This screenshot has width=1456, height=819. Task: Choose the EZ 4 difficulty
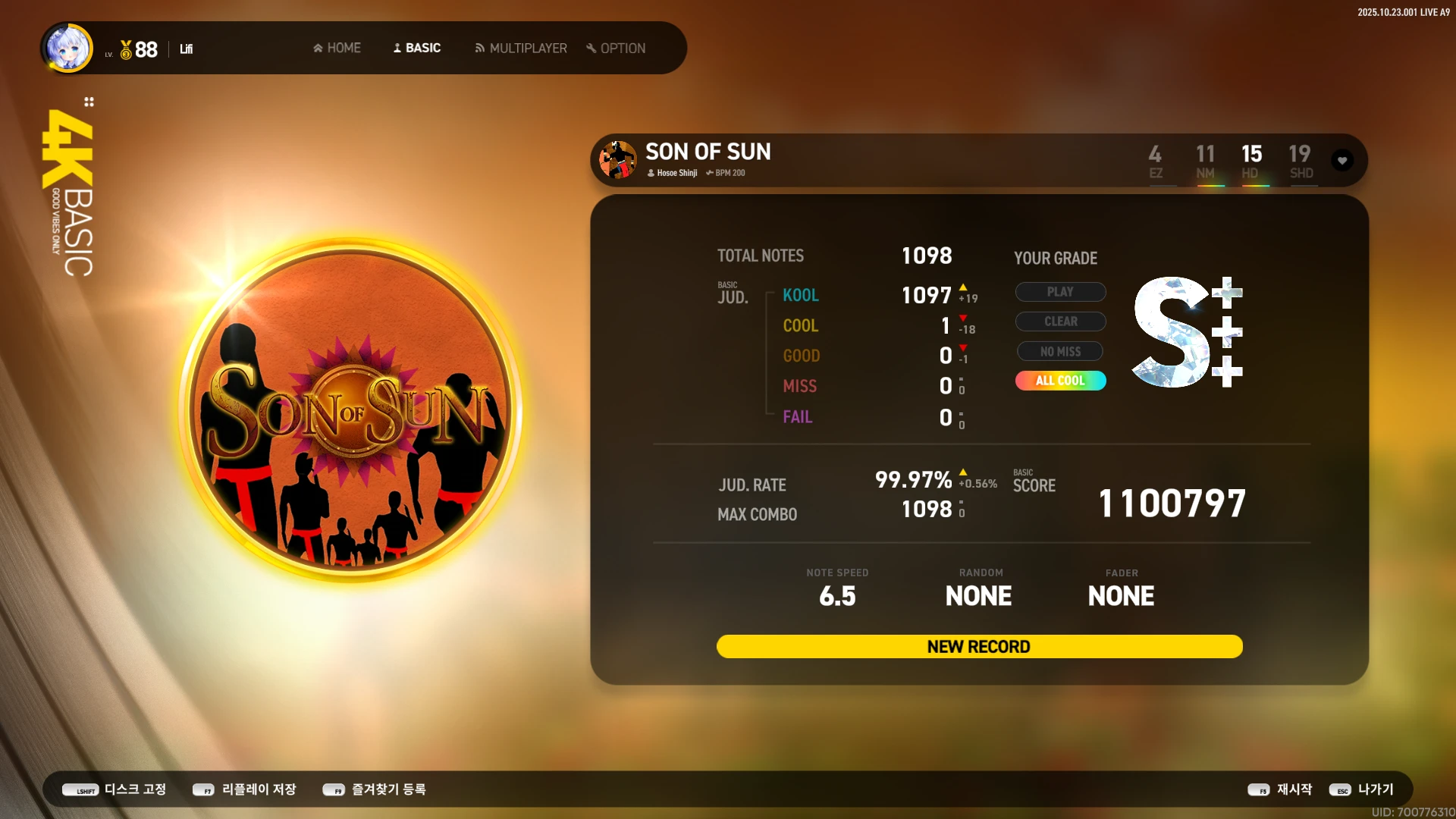pyautogui.click(x=1155, y=162)
